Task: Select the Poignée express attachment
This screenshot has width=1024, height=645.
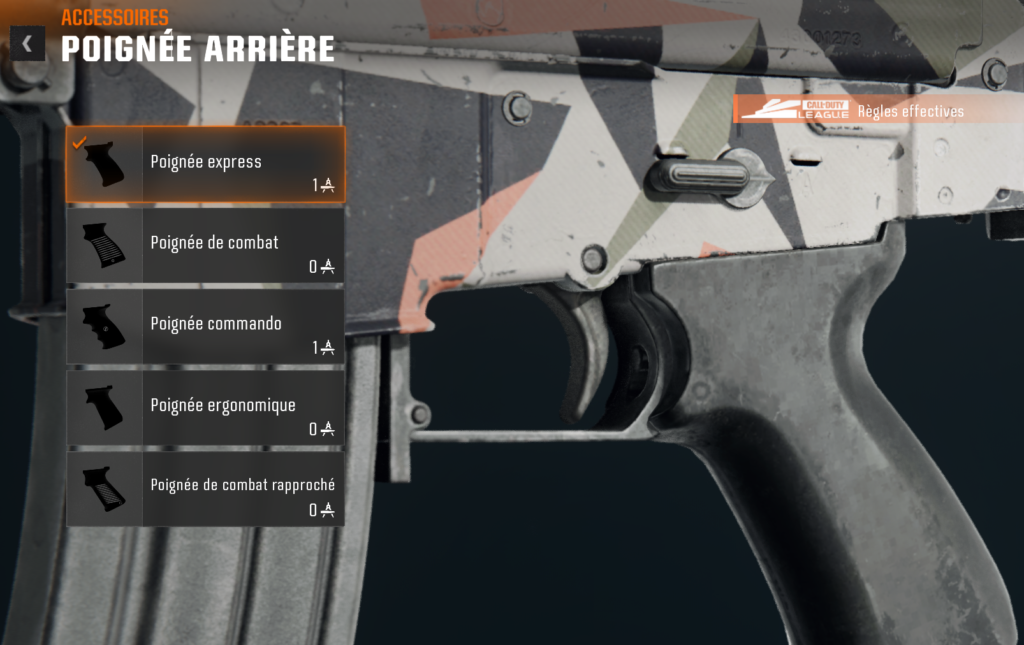Action: click(x=206, y=164)
